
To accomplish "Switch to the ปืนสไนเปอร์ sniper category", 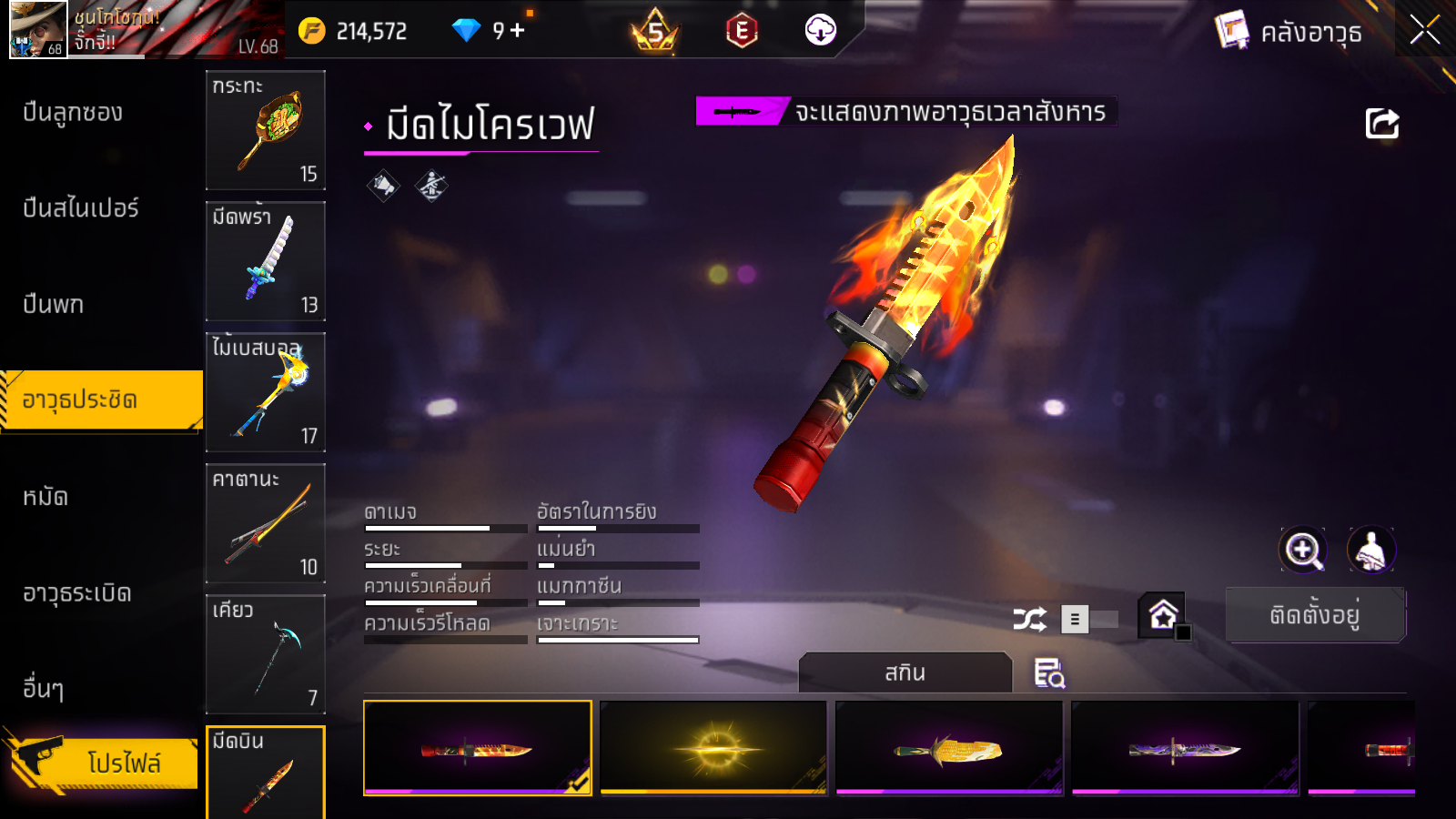I will coord(81,208).
